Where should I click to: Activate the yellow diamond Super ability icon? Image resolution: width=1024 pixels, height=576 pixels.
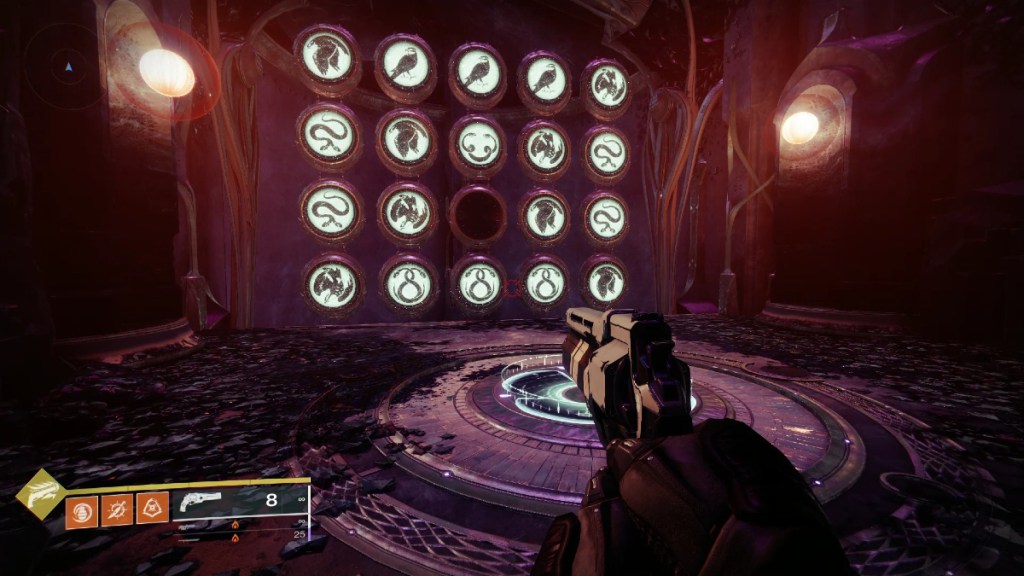click(41, 493)
